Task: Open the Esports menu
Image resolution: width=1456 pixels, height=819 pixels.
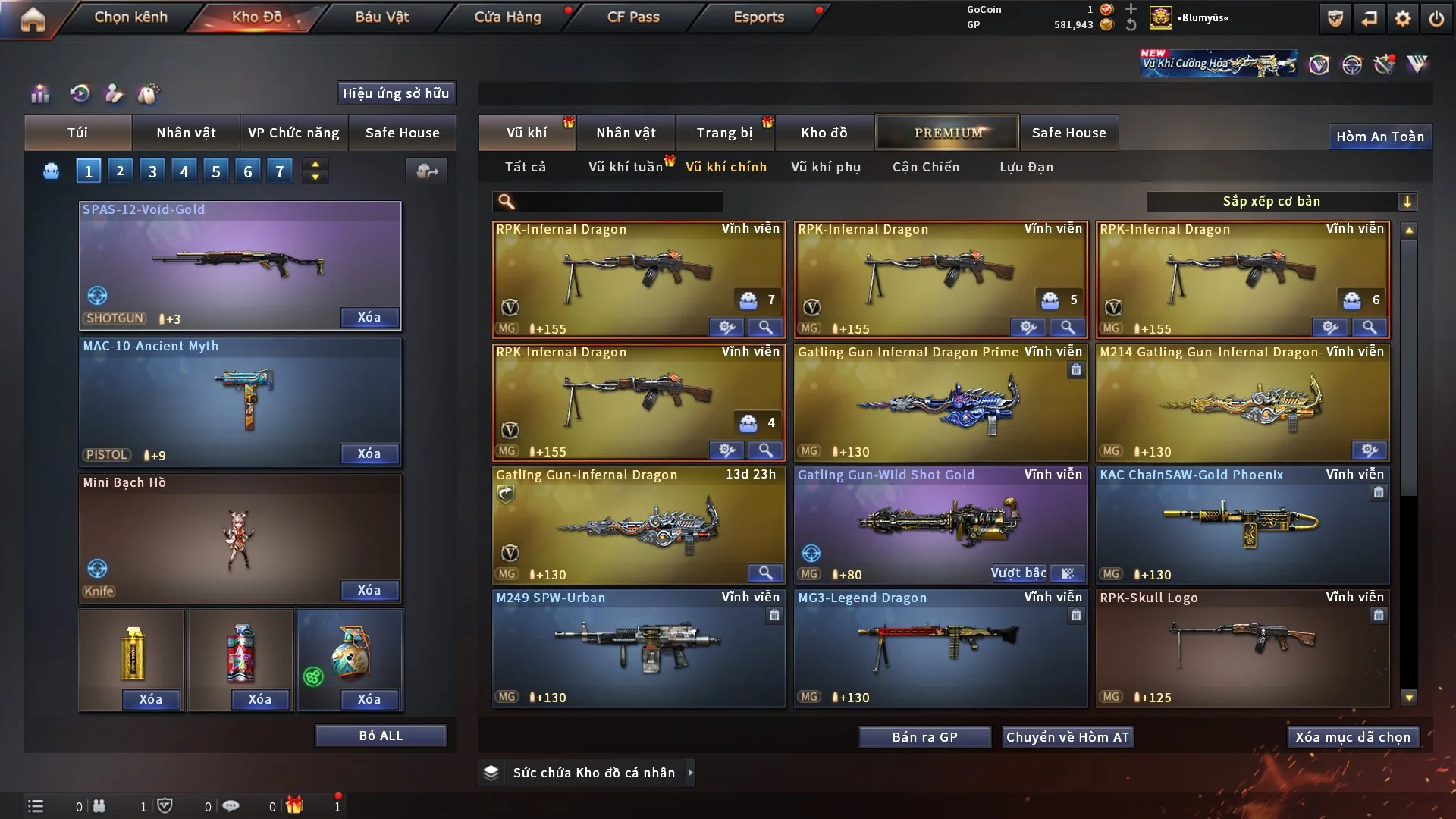Action: coord(758,17)
